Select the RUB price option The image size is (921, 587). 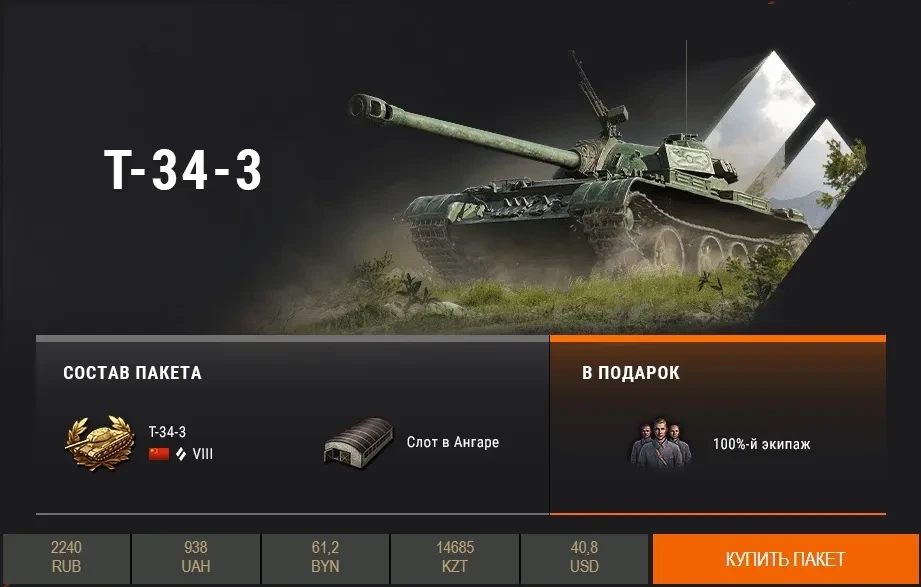66,559
